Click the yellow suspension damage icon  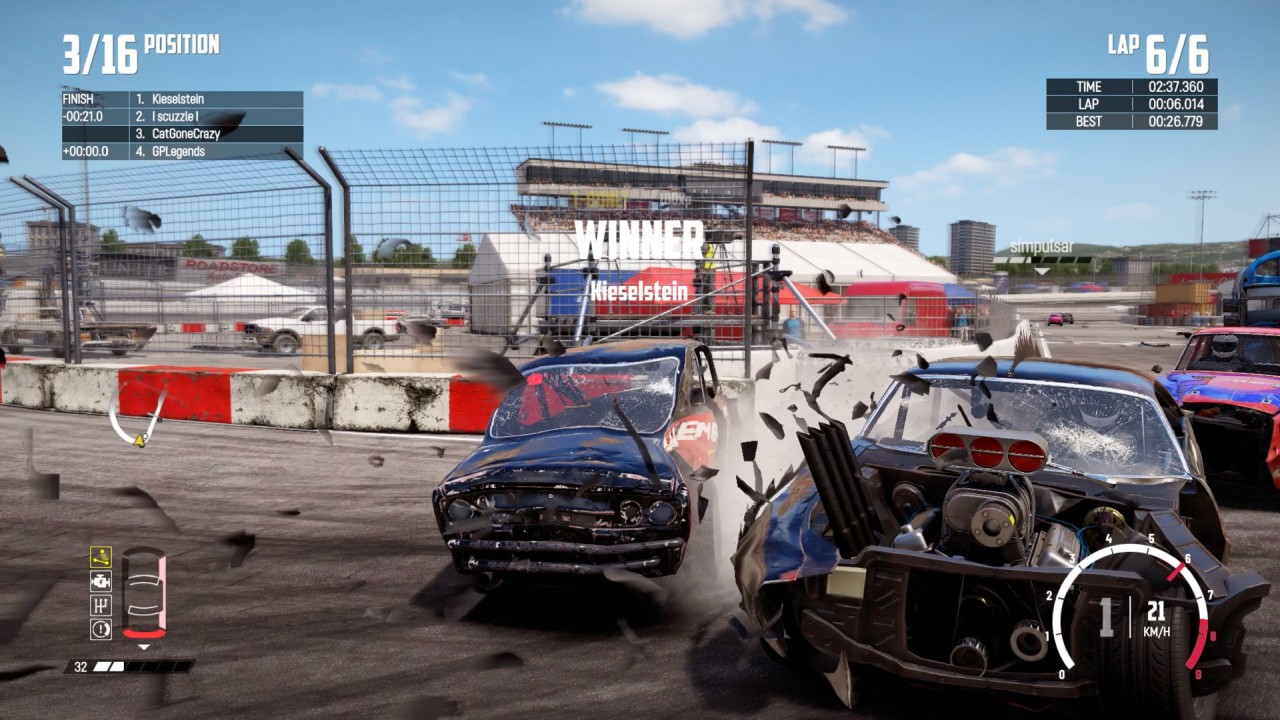tap(101, 557)
